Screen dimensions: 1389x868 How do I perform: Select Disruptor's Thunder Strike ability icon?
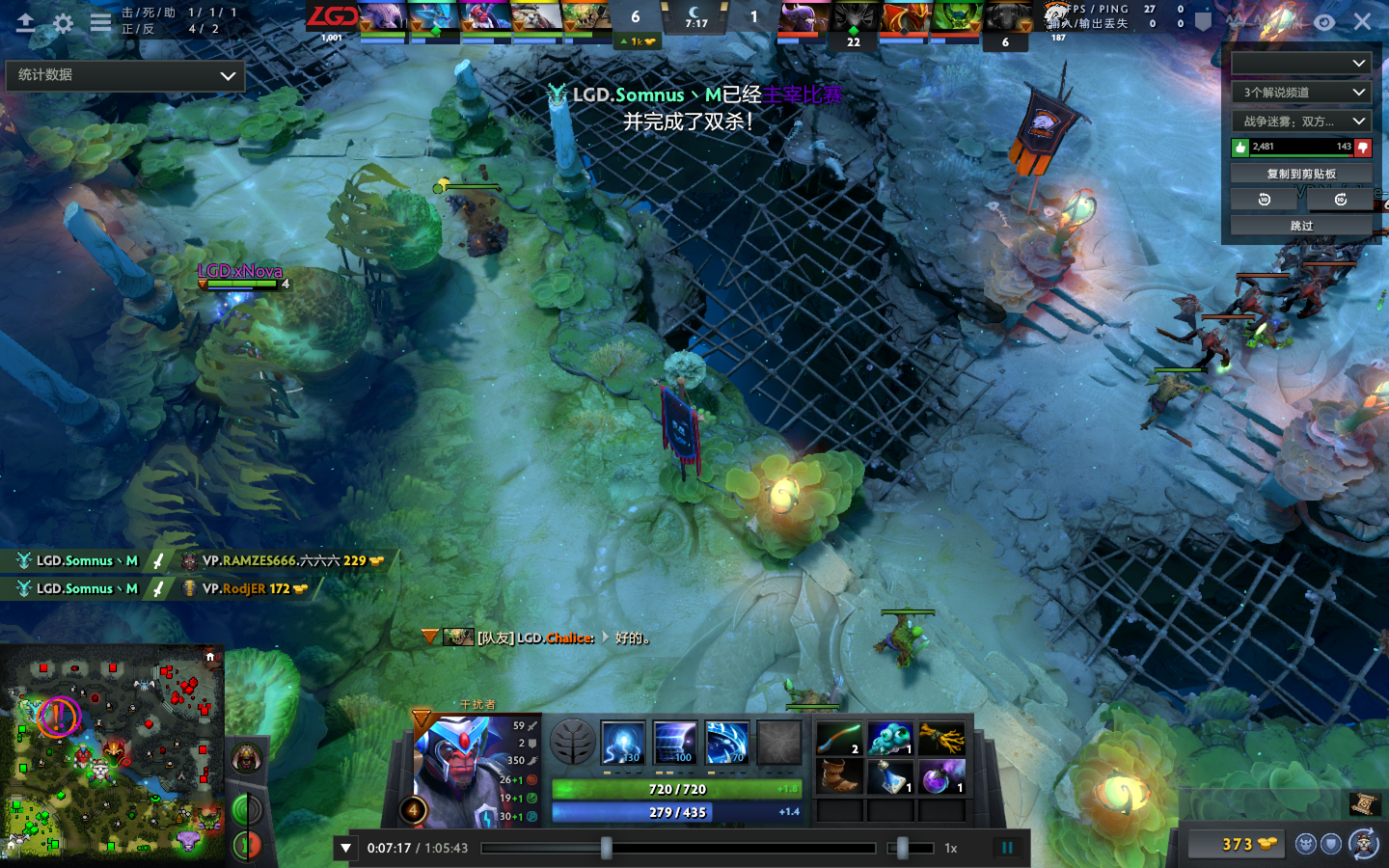[623, 741]
